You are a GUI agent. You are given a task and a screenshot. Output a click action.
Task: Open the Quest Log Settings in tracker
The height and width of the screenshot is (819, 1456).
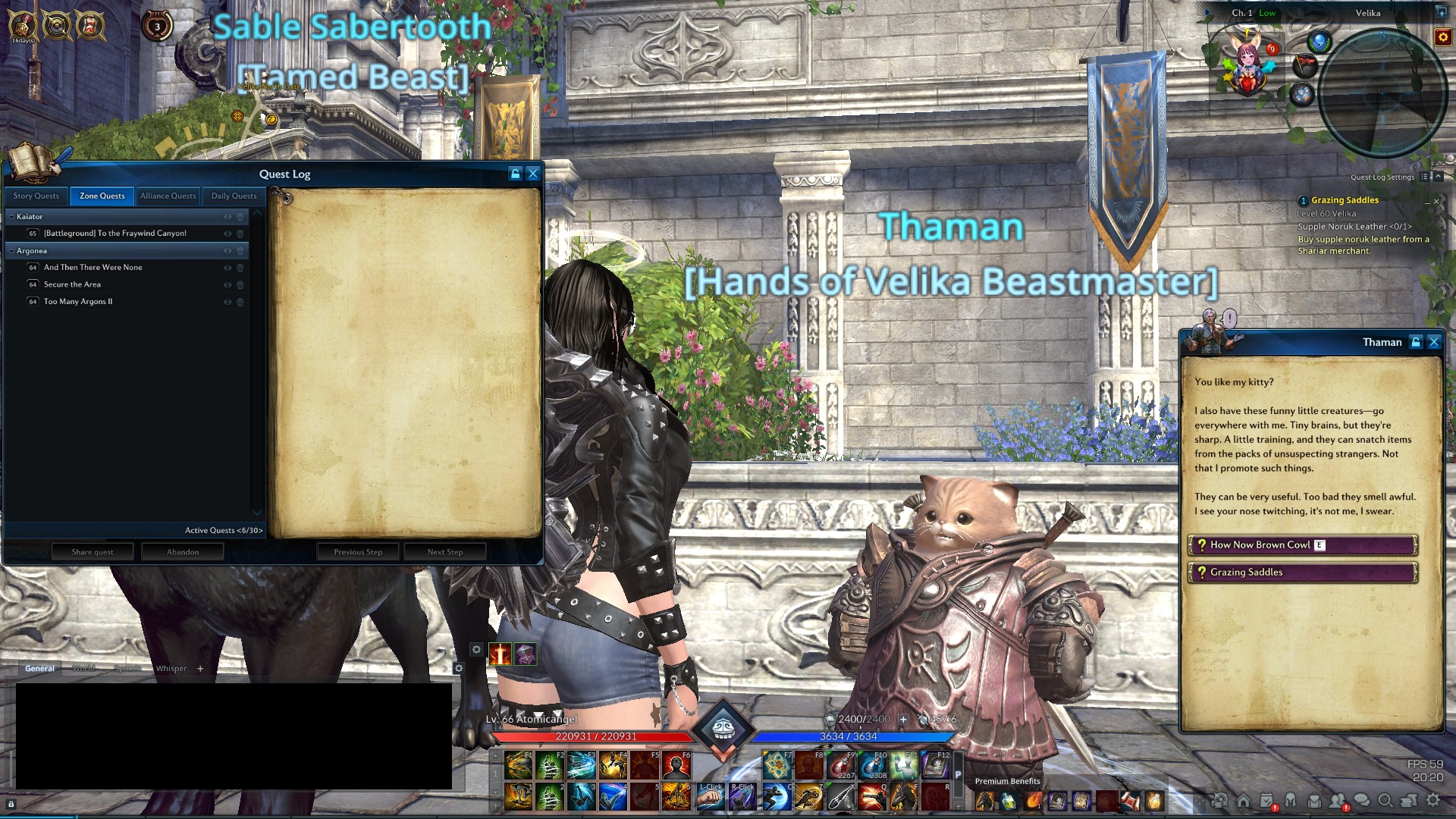click(1382, 177)
